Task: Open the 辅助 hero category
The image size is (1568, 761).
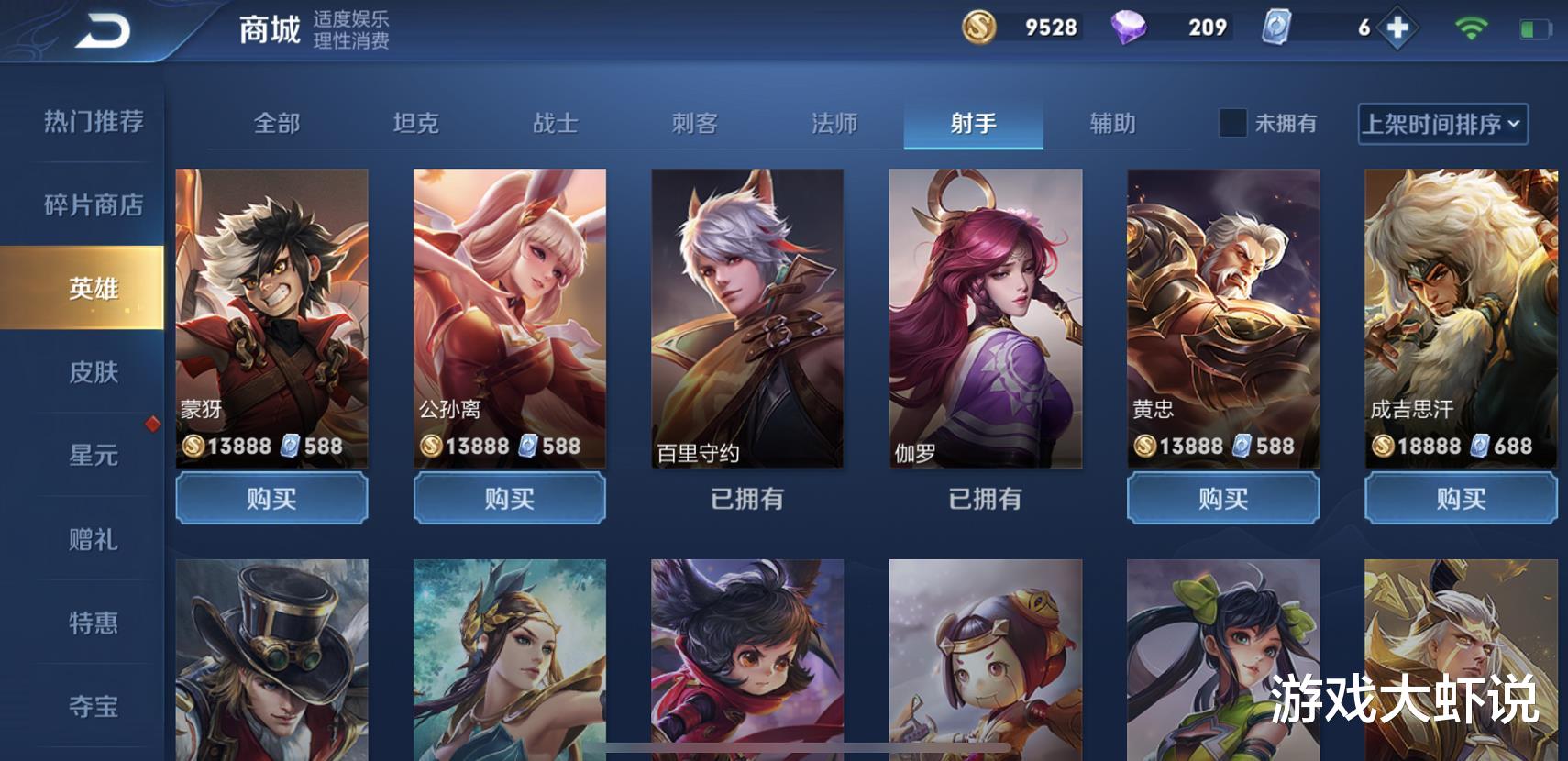Action: 1111,124
